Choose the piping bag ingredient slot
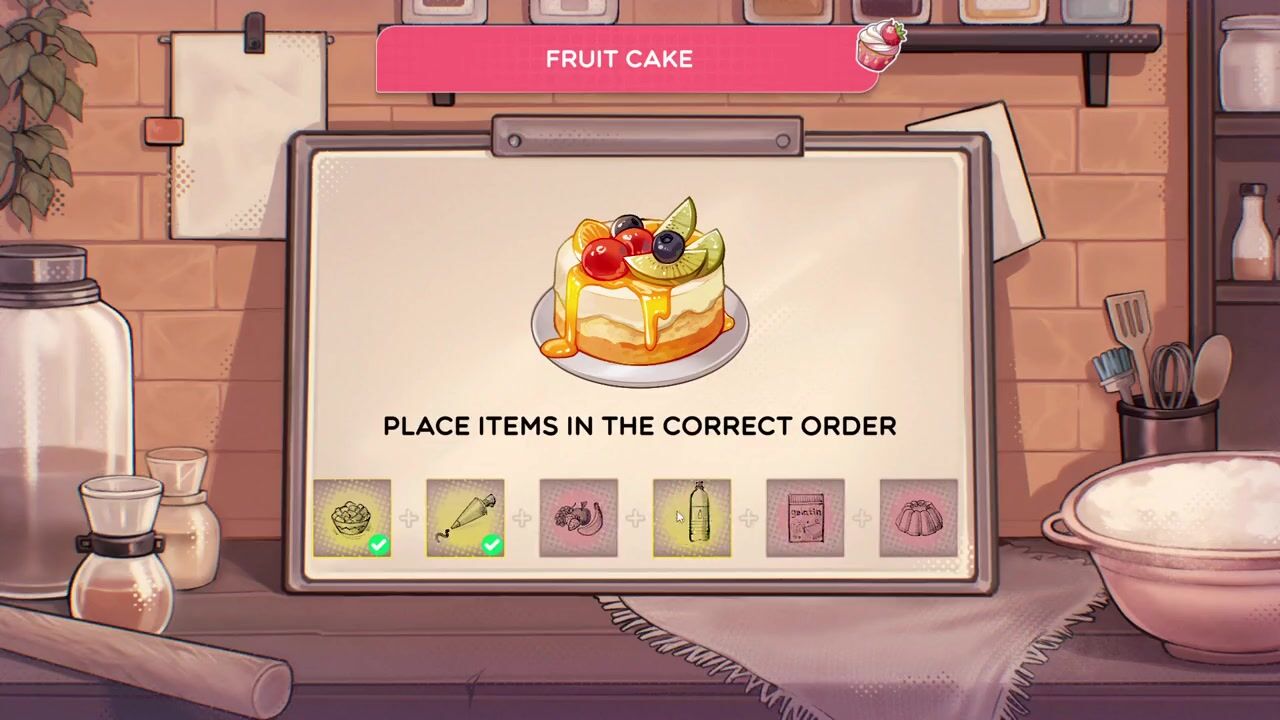The width and height of the screenshot is (1280, 720). point(465,518)
